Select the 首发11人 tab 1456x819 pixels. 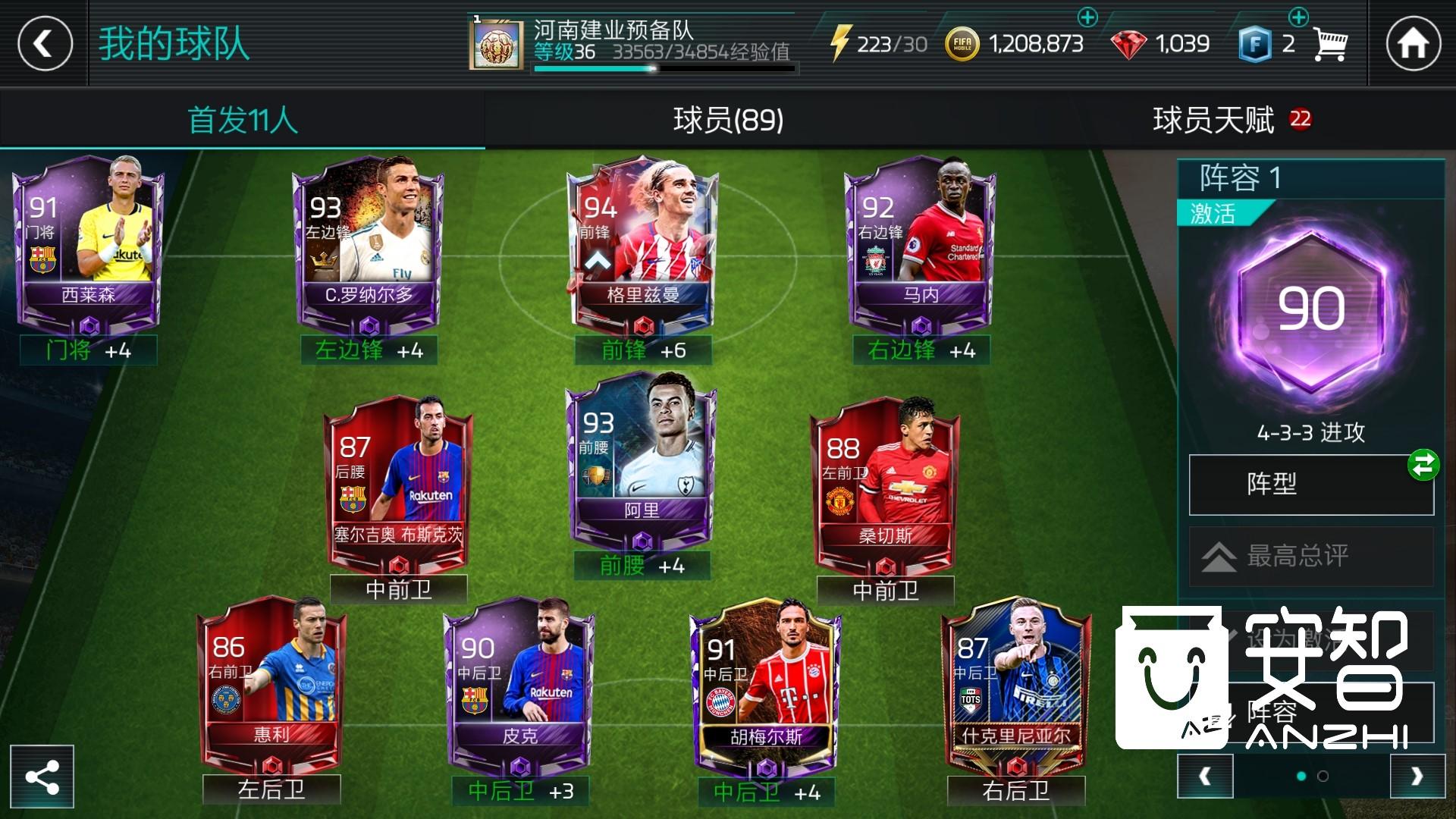pyautogui.click(x=243, y=120)
